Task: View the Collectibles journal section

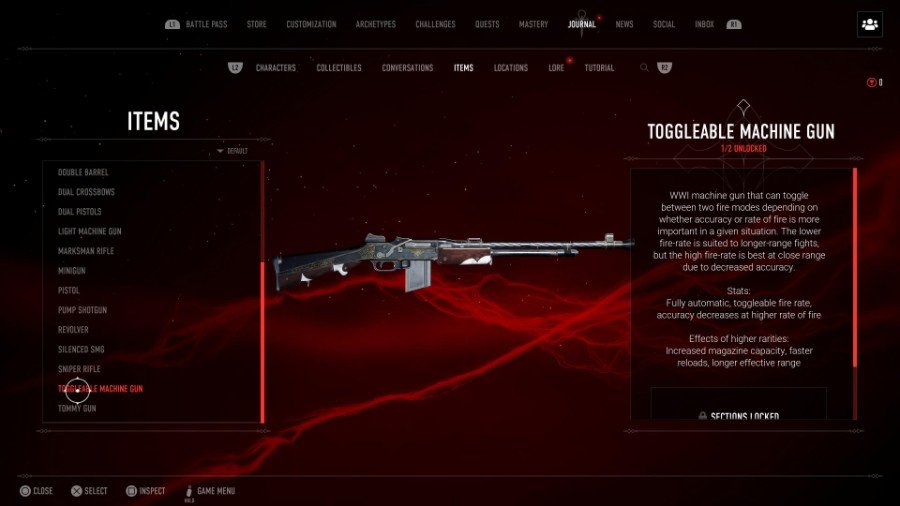Action: point(339,68)
